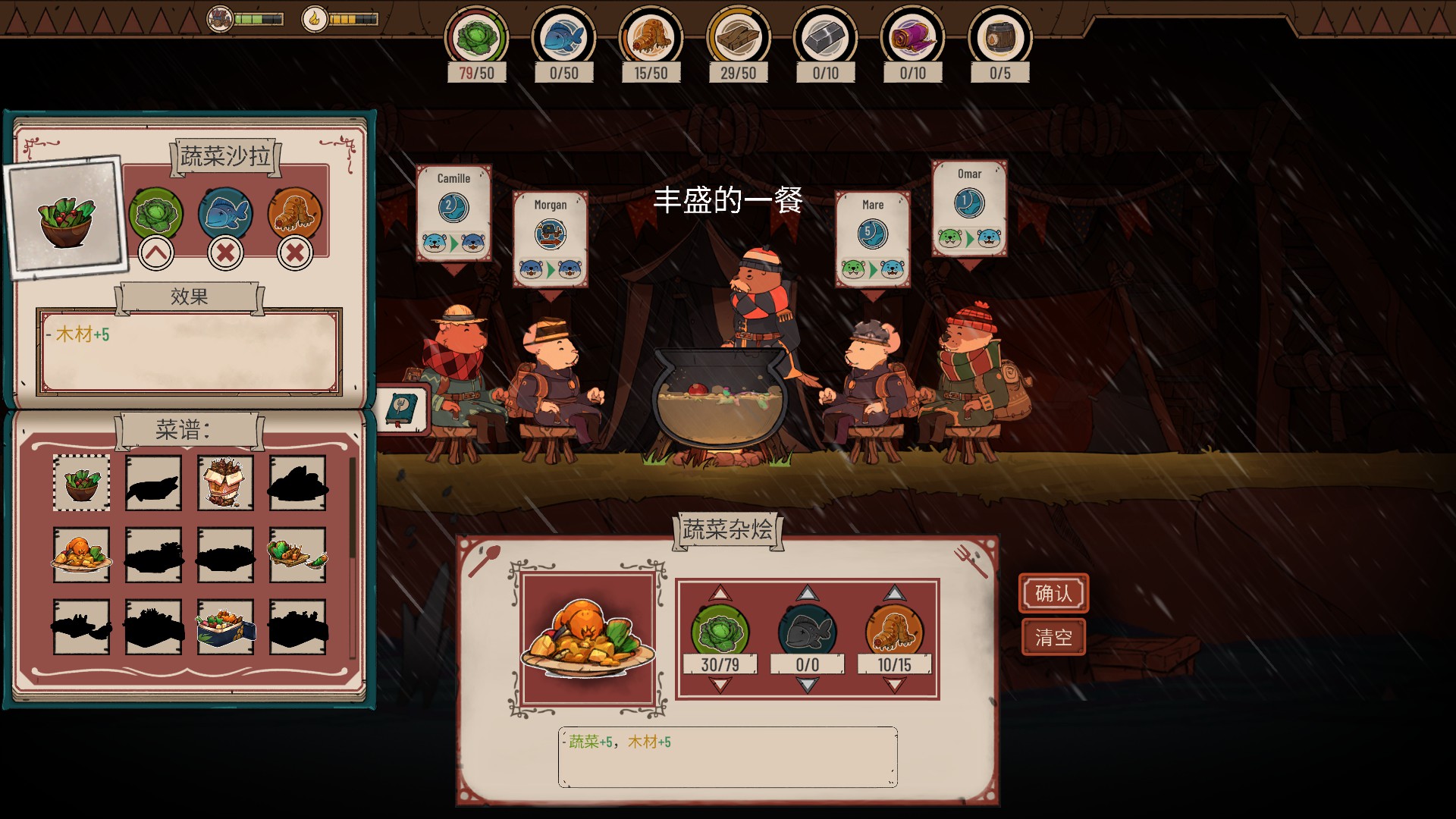
Task: Open Mare's status card
Action: tap(873, 239)
